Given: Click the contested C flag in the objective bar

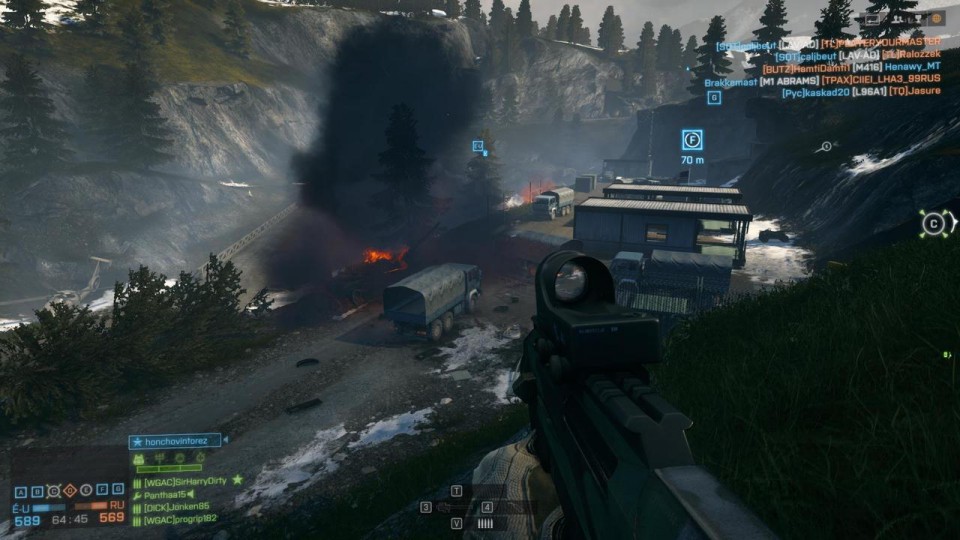Looking at the screenshot, I should 53,491.
